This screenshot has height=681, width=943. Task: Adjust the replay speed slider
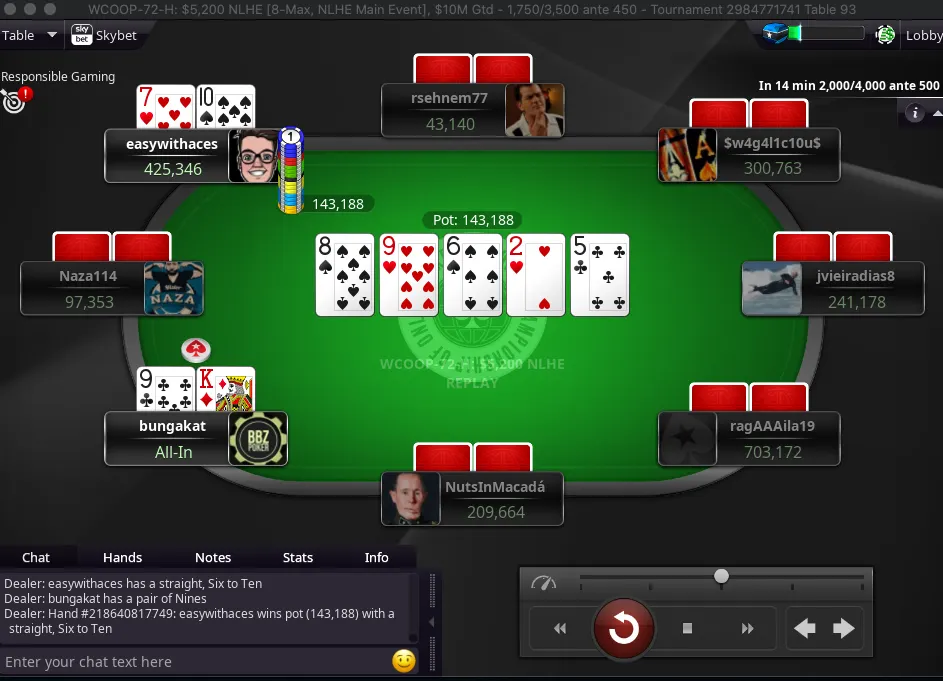click(x=721, y=576)
